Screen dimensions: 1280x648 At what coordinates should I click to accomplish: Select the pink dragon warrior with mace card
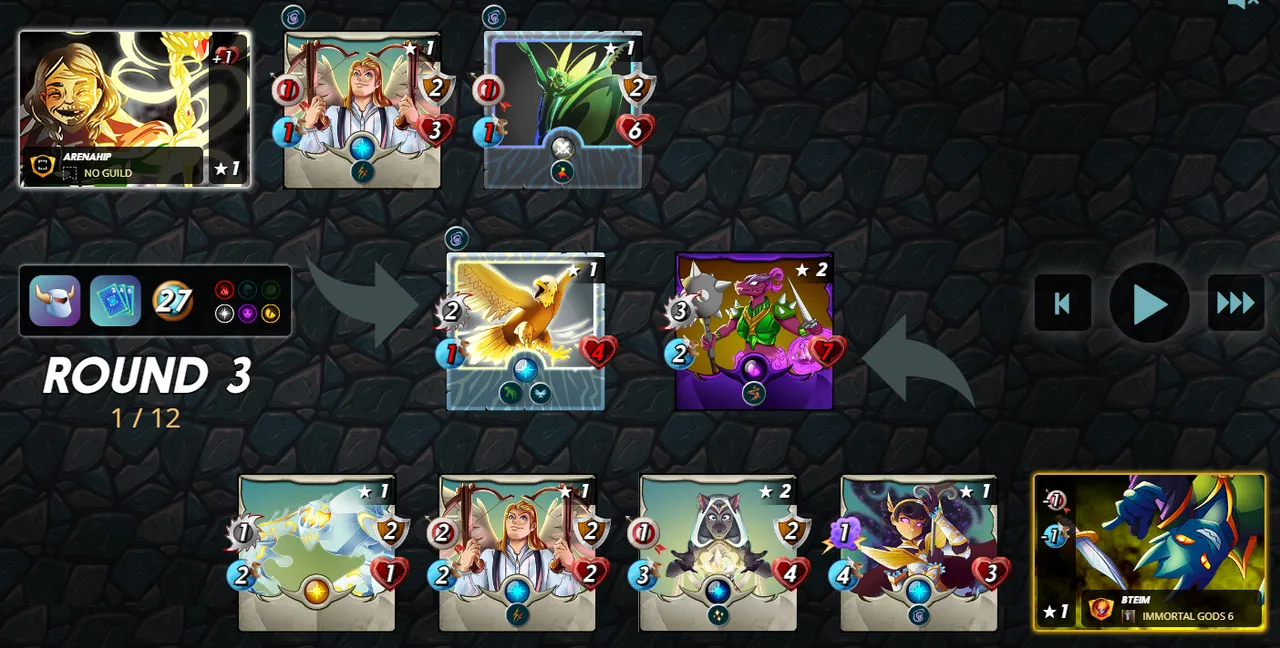755,330
